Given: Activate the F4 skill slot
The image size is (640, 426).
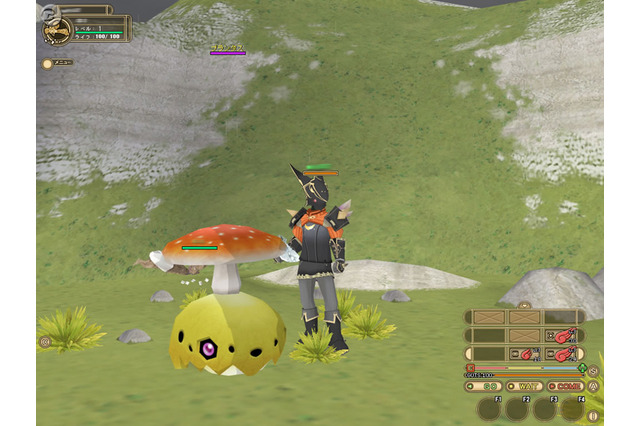Looking at the screenshot, I should 572,408.
